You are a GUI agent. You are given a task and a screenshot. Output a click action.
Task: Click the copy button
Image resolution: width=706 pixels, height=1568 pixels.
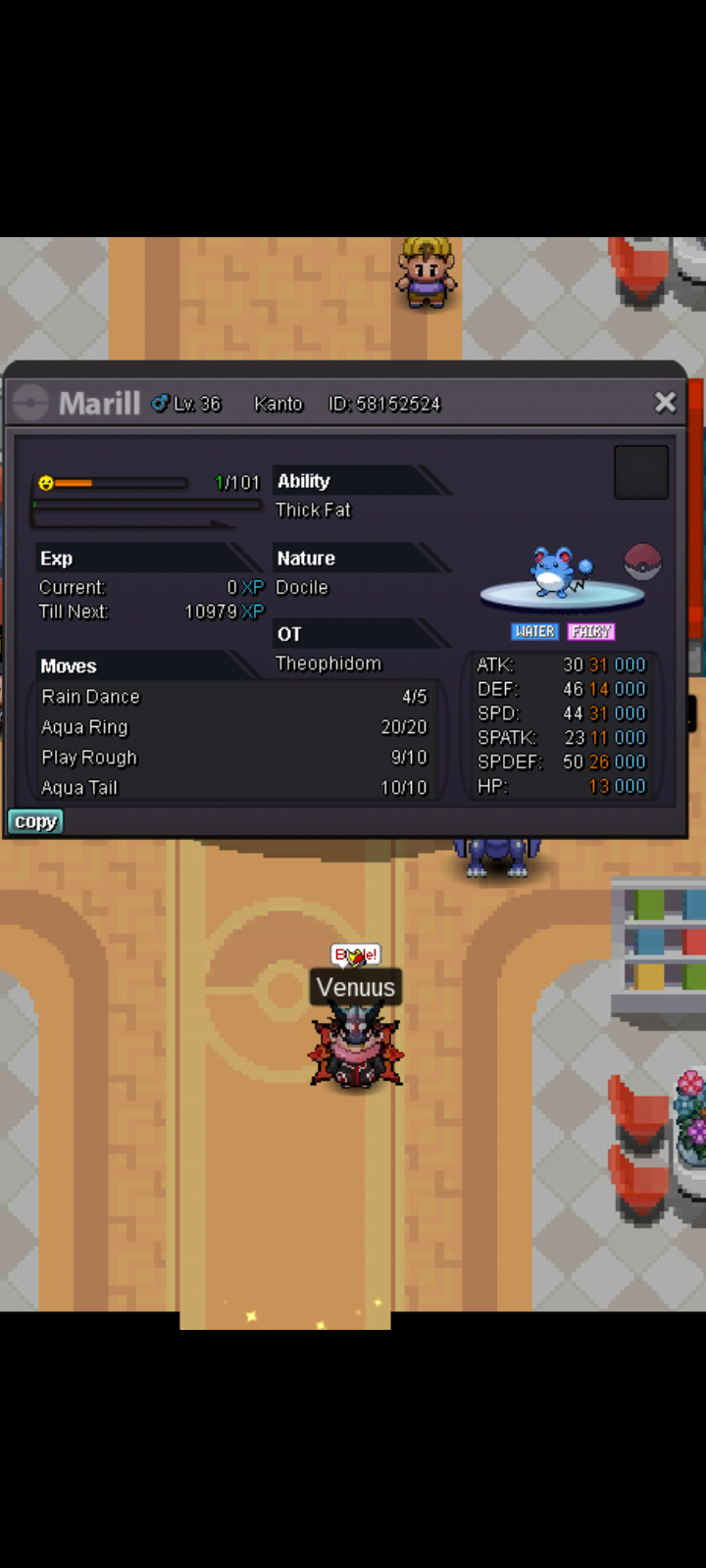pos(35,821)
